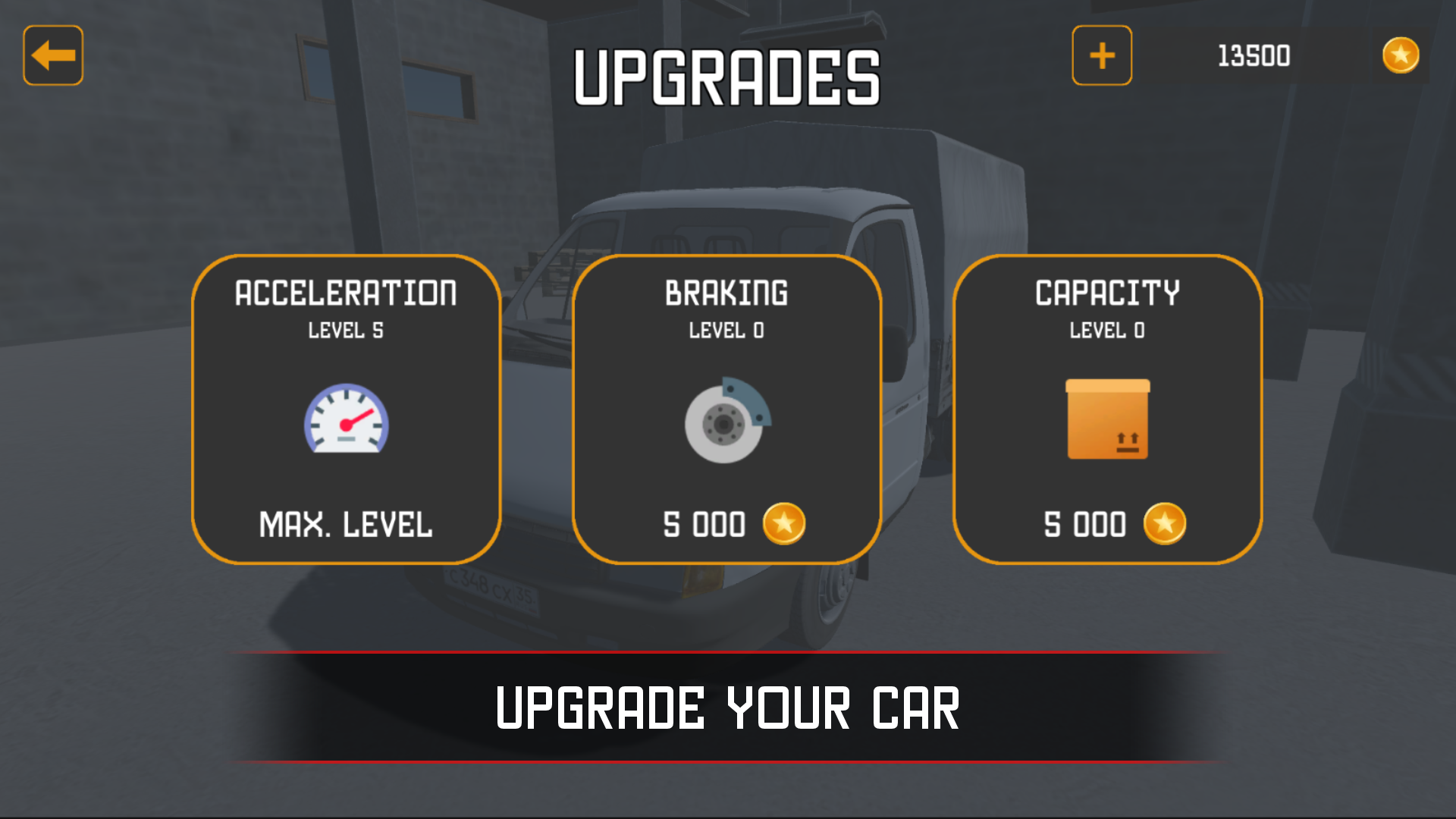Click the cargo box icon on Capacity card
This screenshot has width=1456, height=819.
(x=1108, y=419)
